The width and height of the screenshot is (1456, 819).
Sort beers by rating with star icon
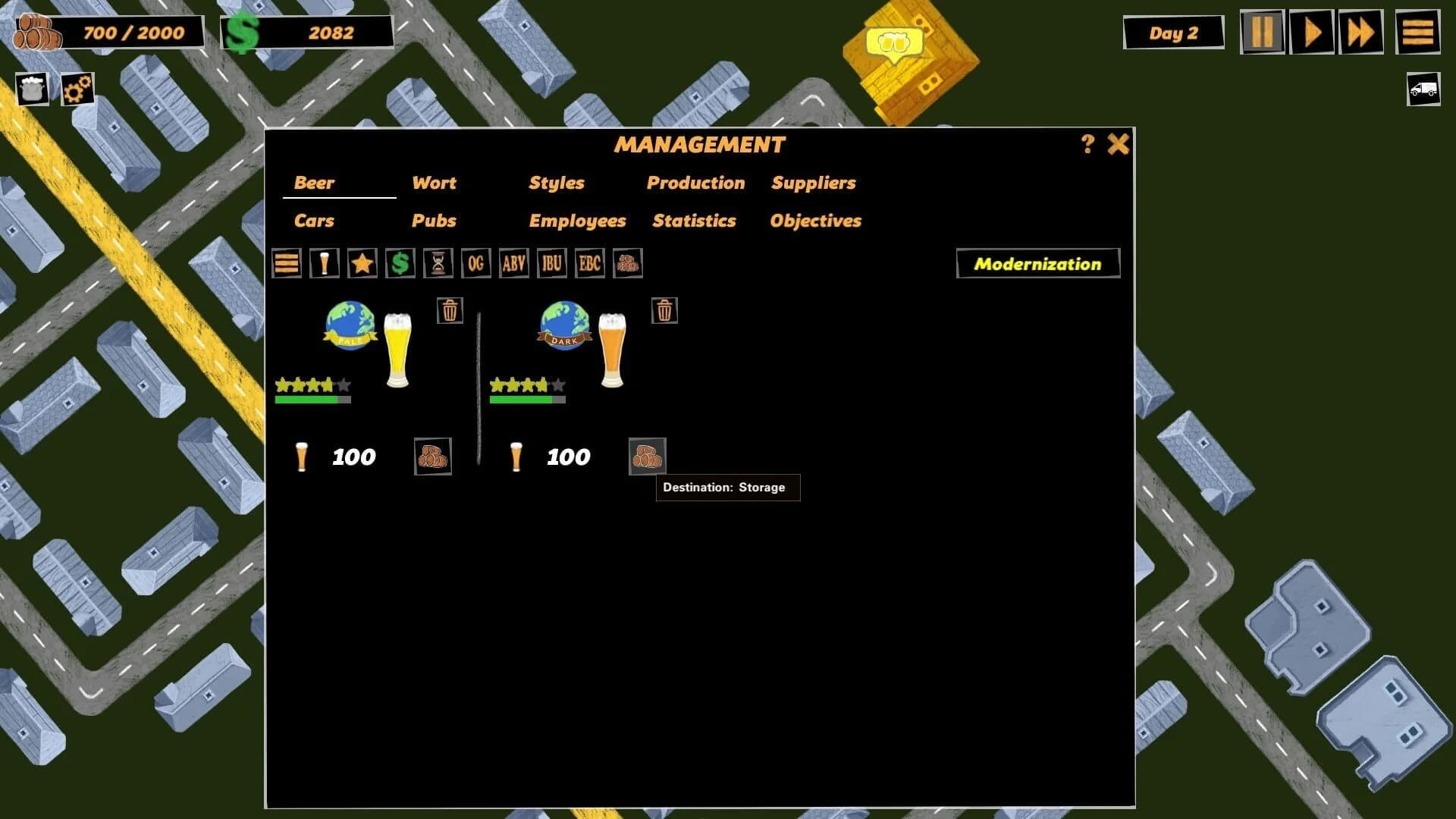pyautogui.click(x=362, y=264)
